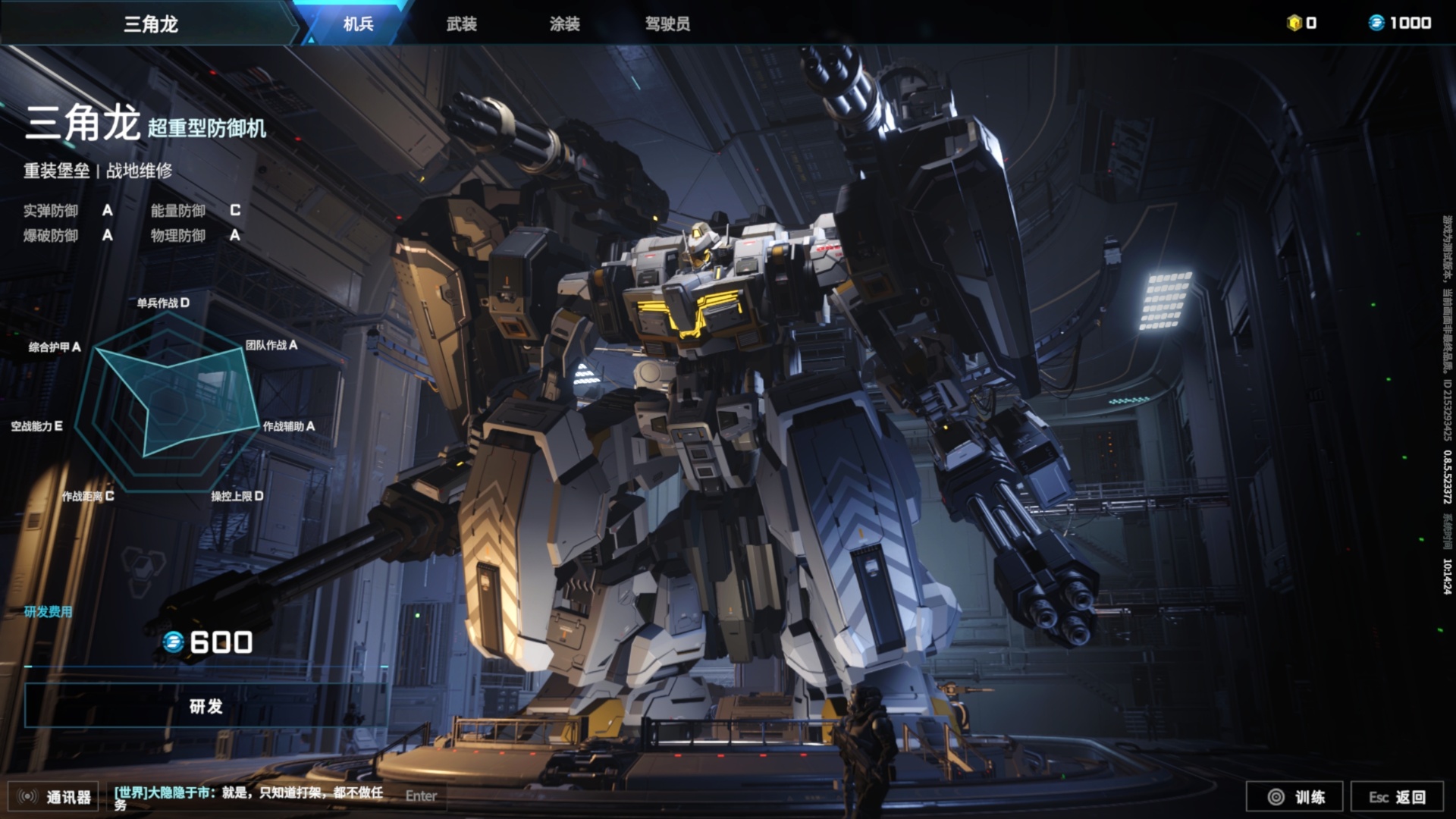The image size is (1456, 819).
Task: Click the world chat message box
Action: pyautogui.click(x=250, y=796)
